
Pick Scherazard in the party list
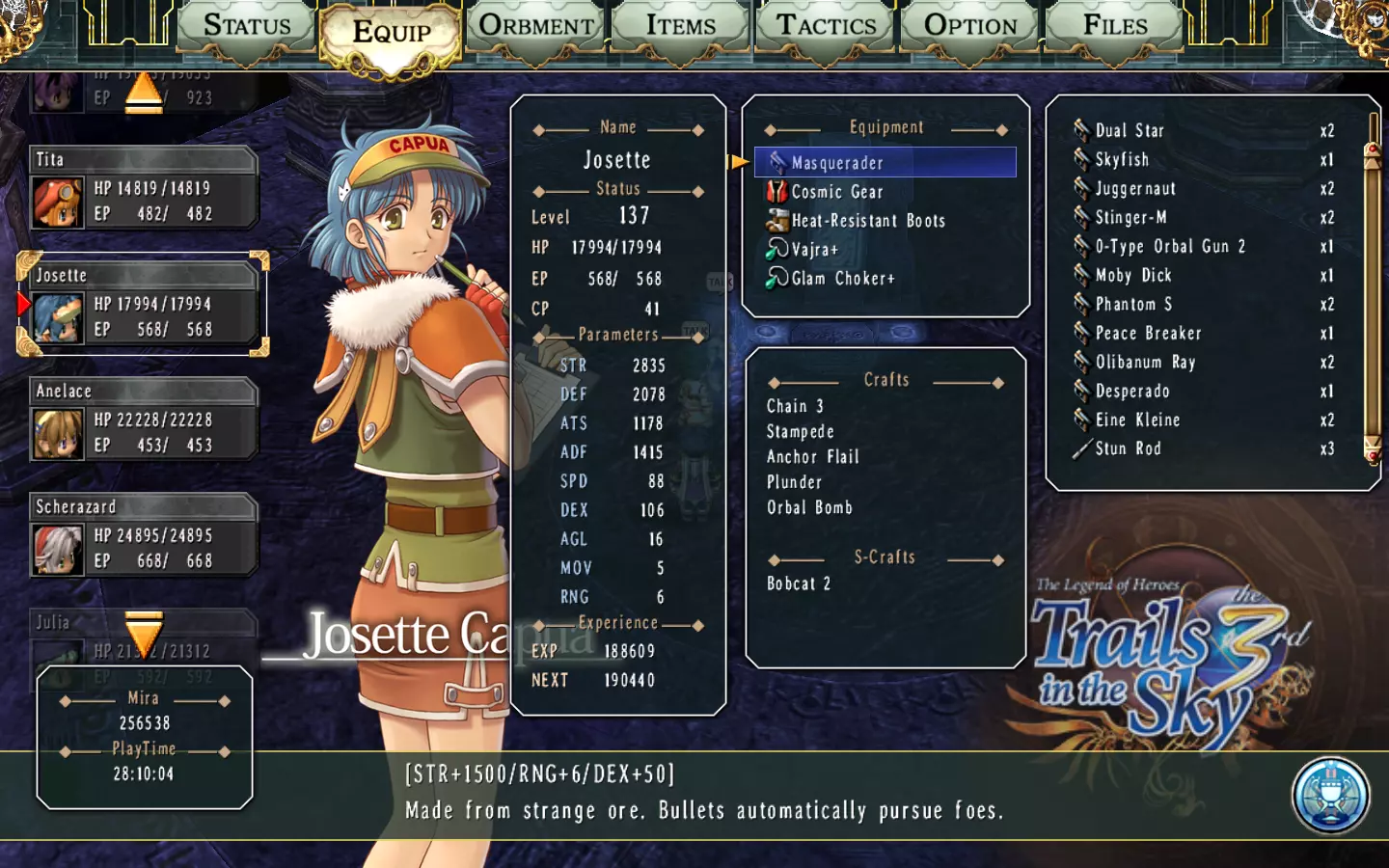pyautogui.click(x=145, y=535)
